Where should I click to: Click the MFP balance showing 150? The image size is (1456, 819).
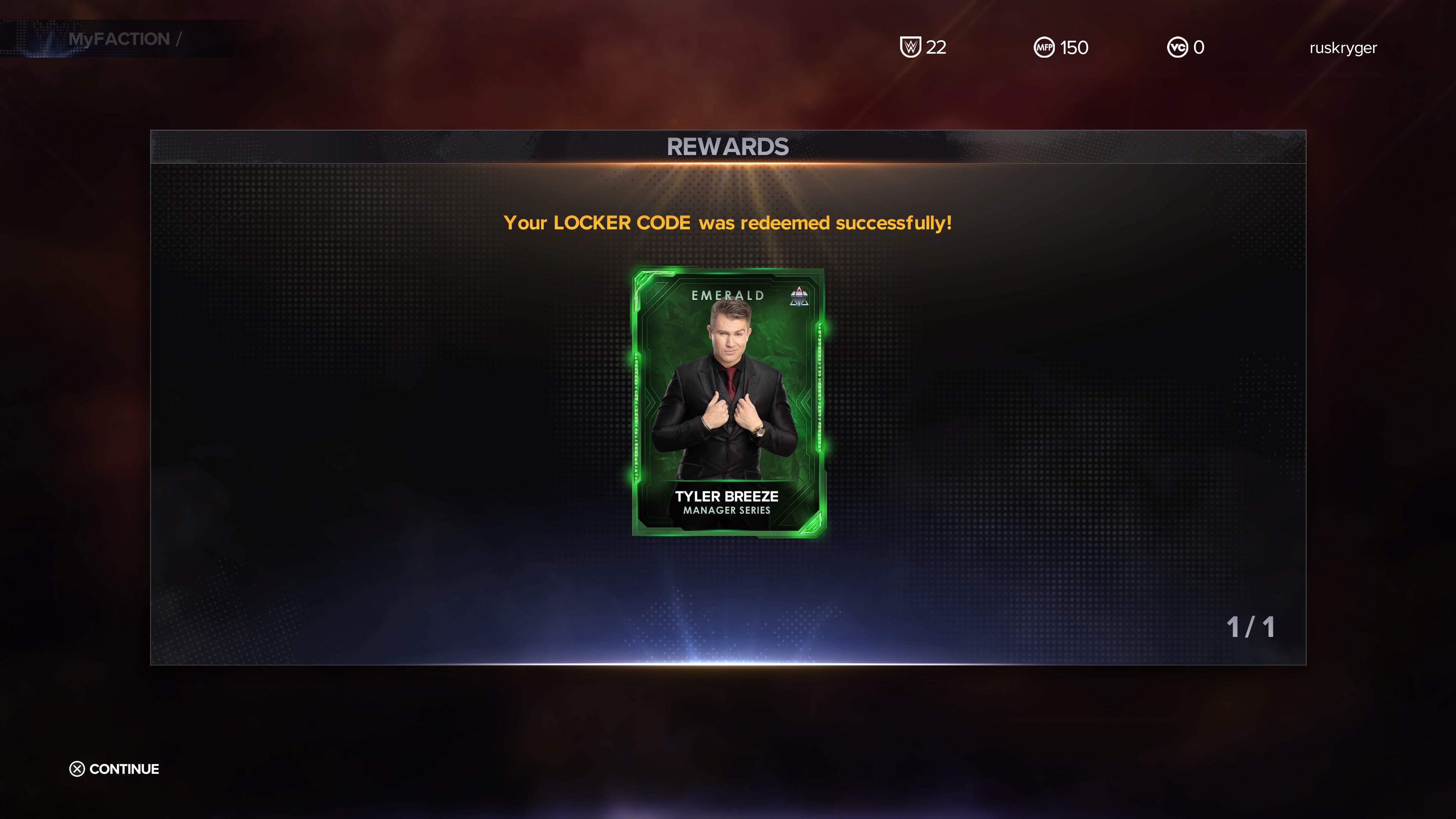pyautogui.click(x=1074, y=47)
